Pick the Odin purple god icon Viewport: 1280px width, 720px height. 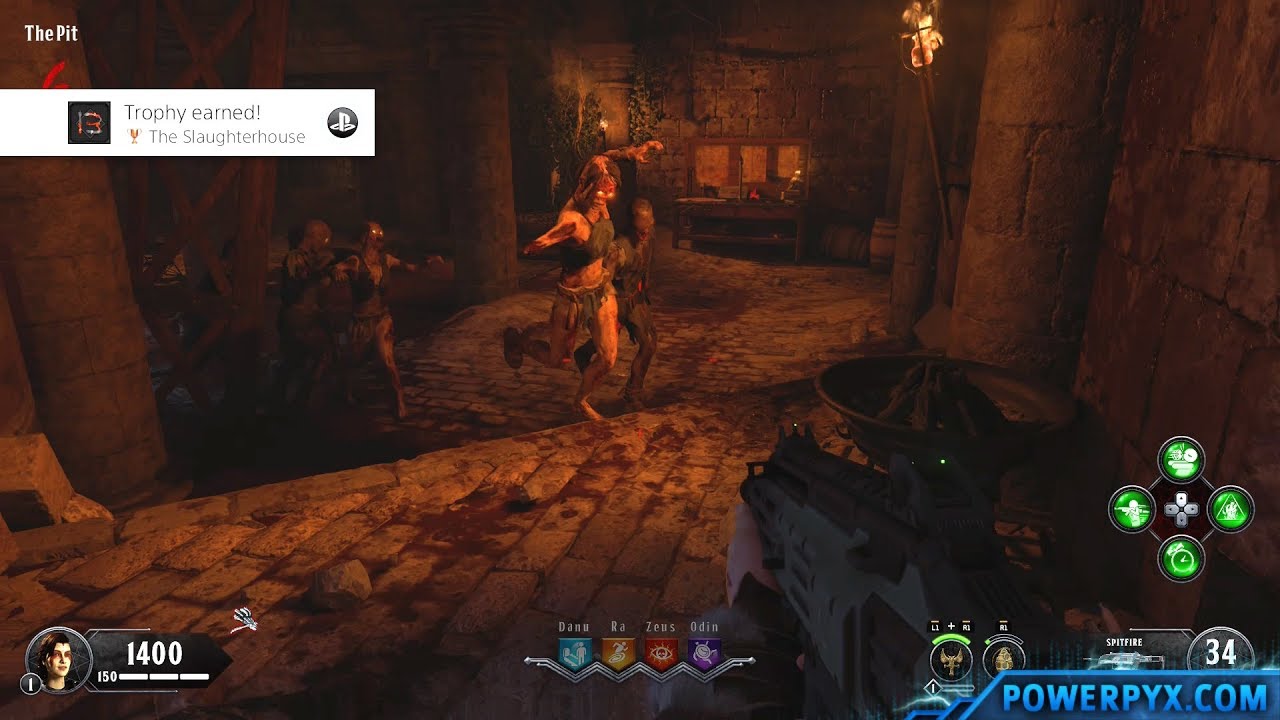click(703, 652)
